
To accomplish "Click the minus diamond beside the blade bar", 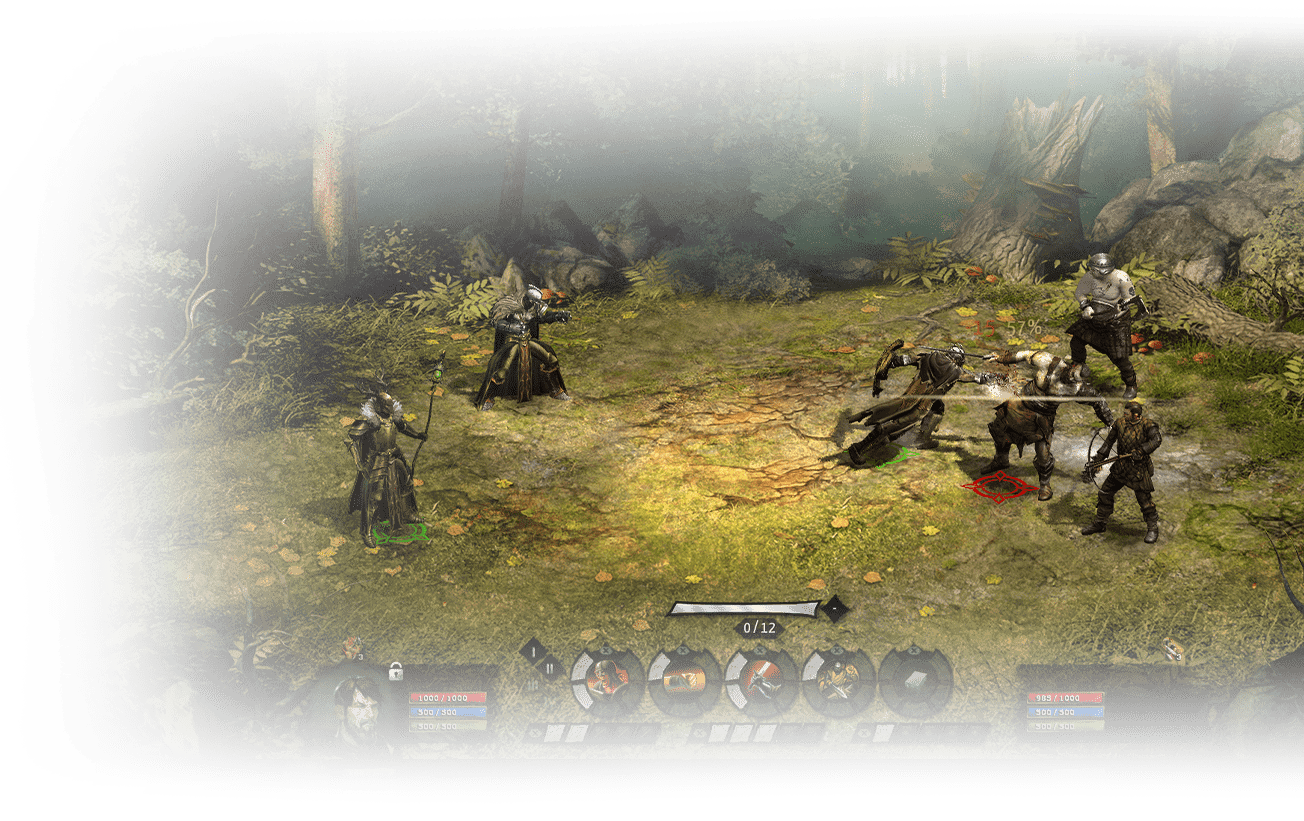I will 833,607.
